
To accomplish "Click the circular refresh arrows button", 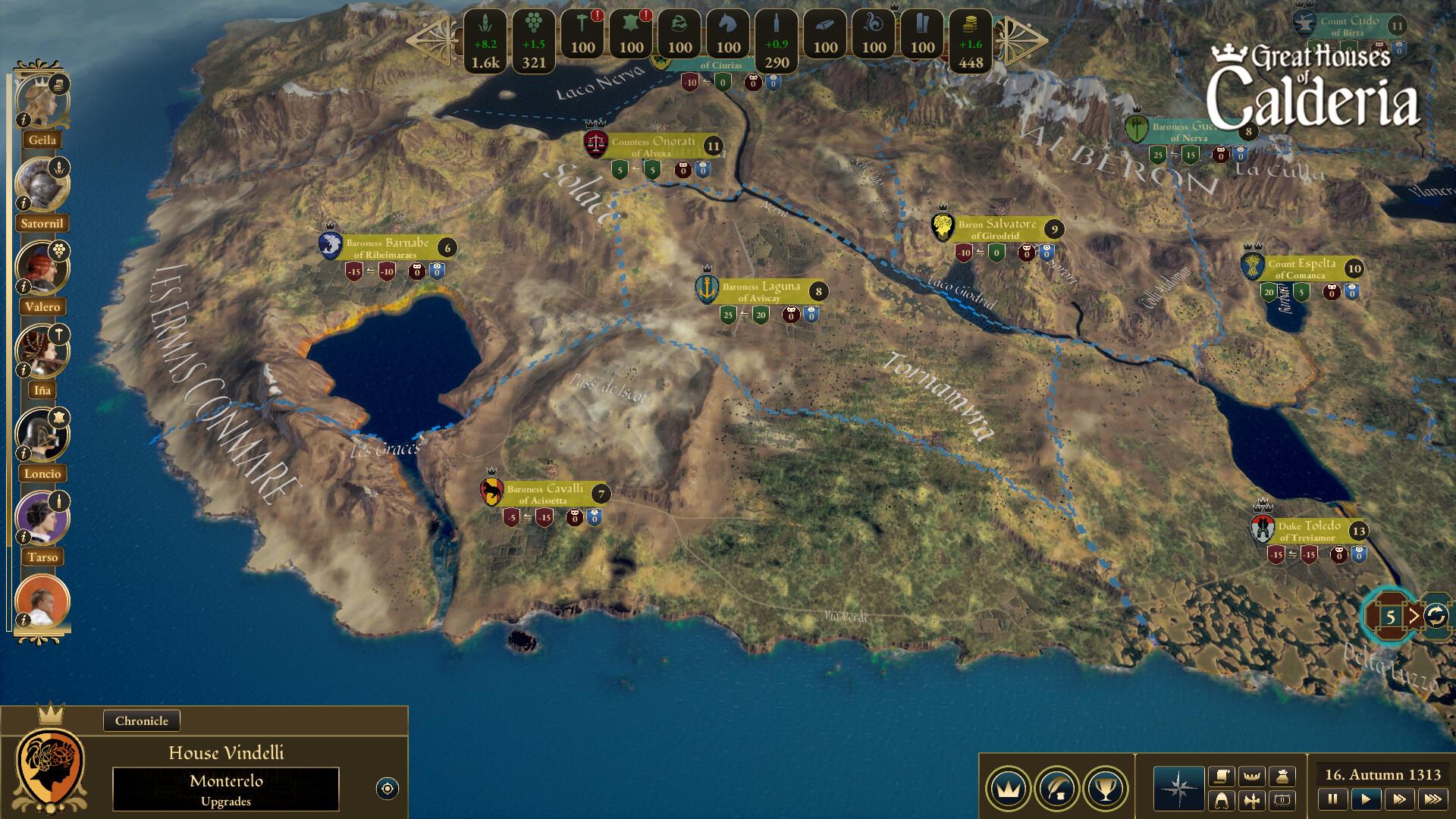I will tap(1436, 616).
